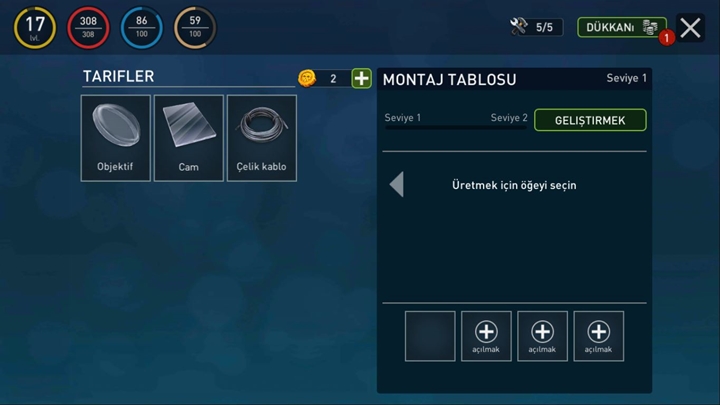This screenshot has width=720, height=405.
Task: Close the crafting screen with X
Action: pyautogui.click(x=690, y=28)
